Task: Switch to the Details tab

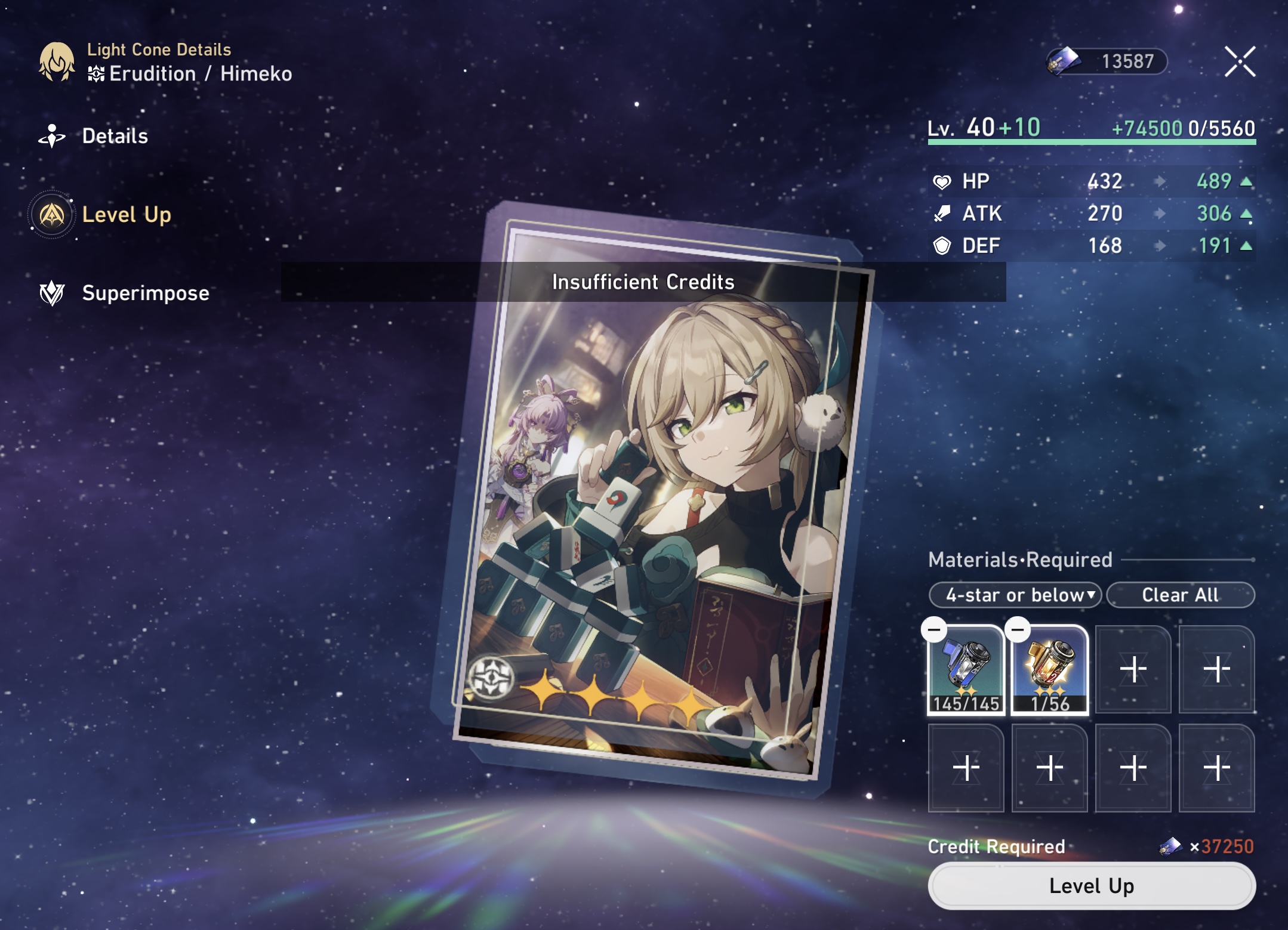Action: pos(115,136)
